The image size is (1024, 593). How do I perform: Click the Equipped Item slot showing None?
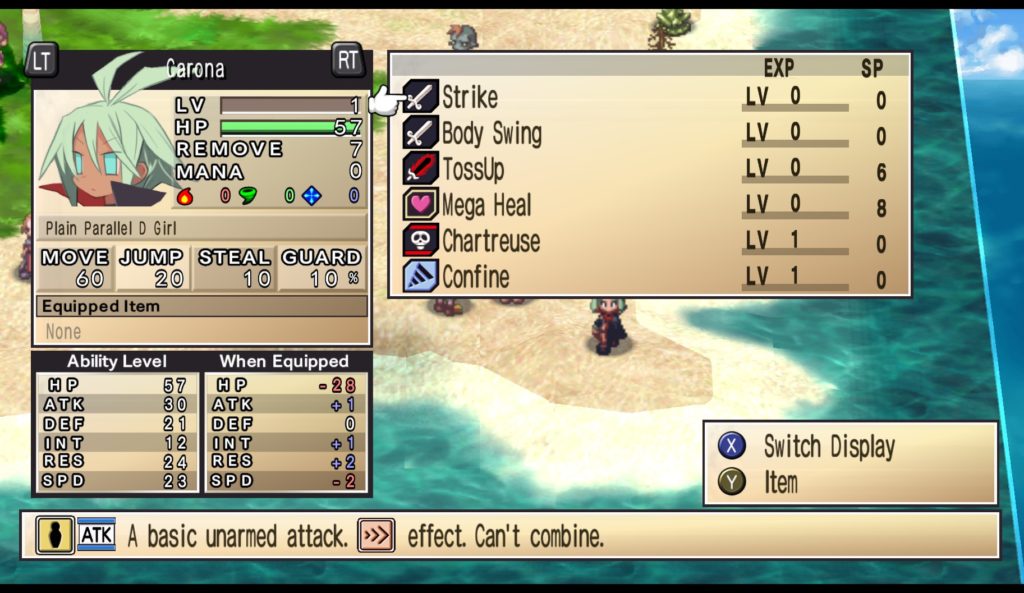coord(201,331)
